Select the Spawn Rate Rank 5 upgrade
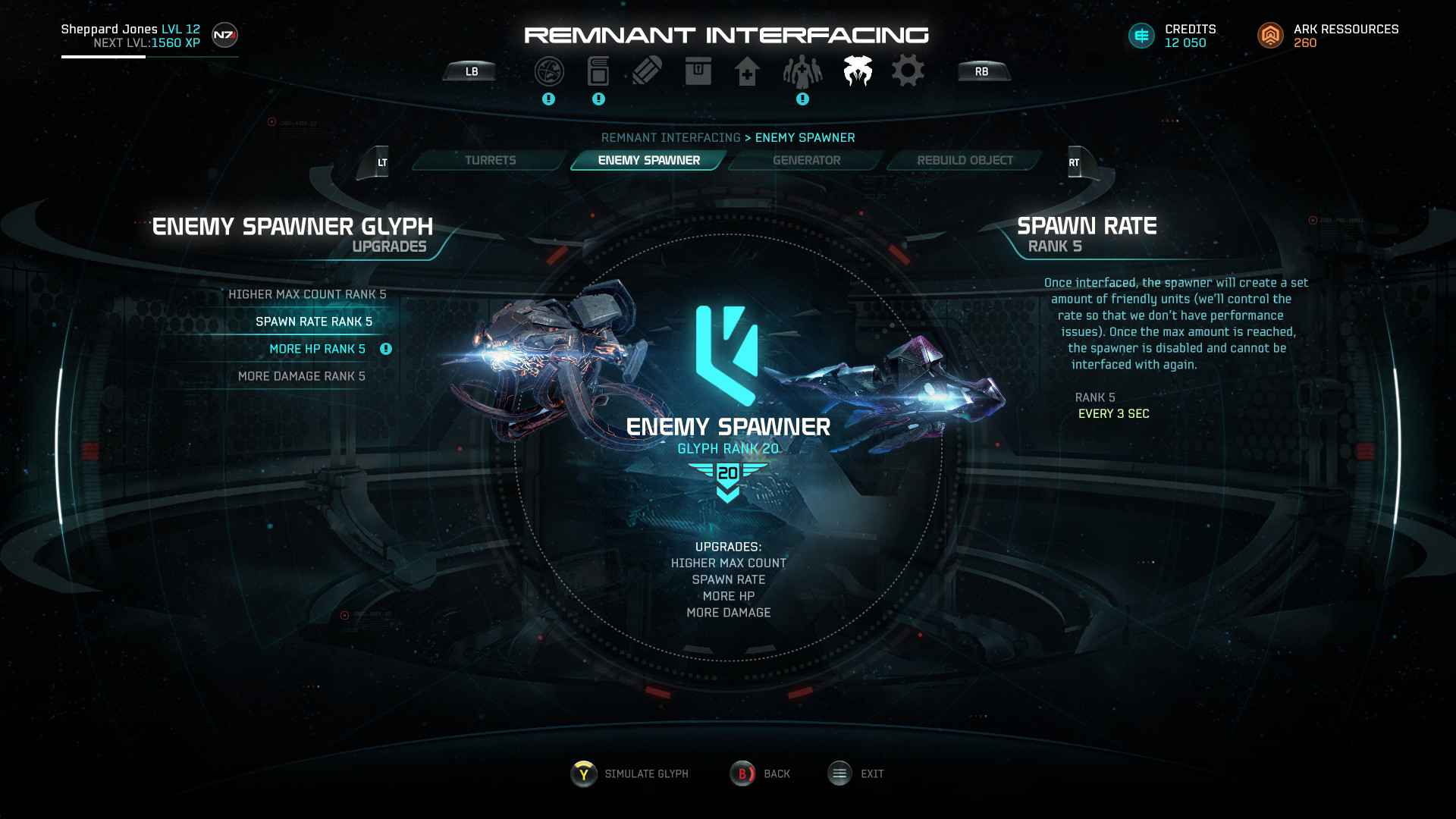 pyautogui.click(x=313, y=322)
